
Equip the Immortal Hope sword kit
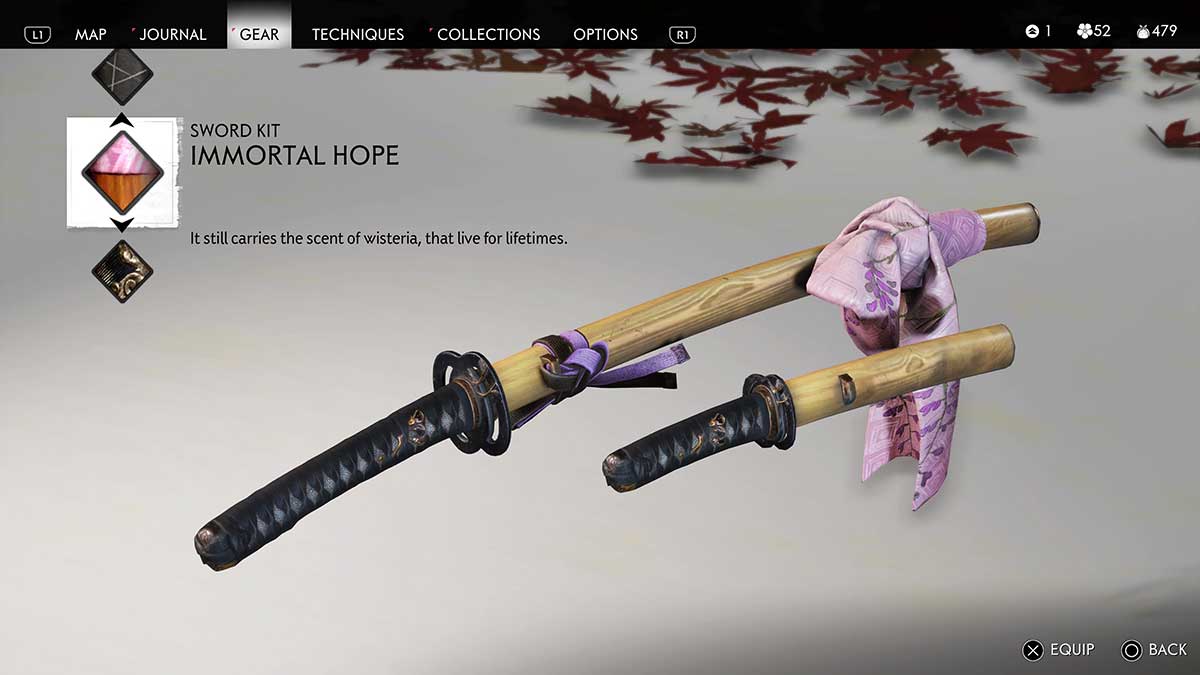(x=1058, y=650)
